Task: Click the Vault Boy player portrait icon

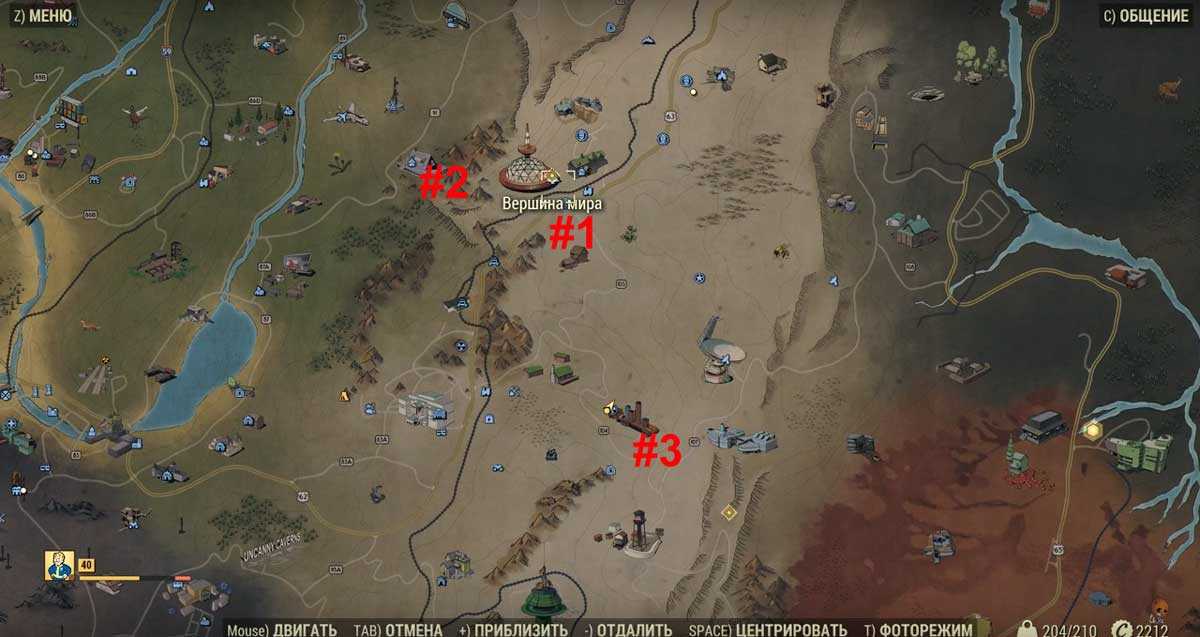Action: pyautogui.click(x=59, y=566)
